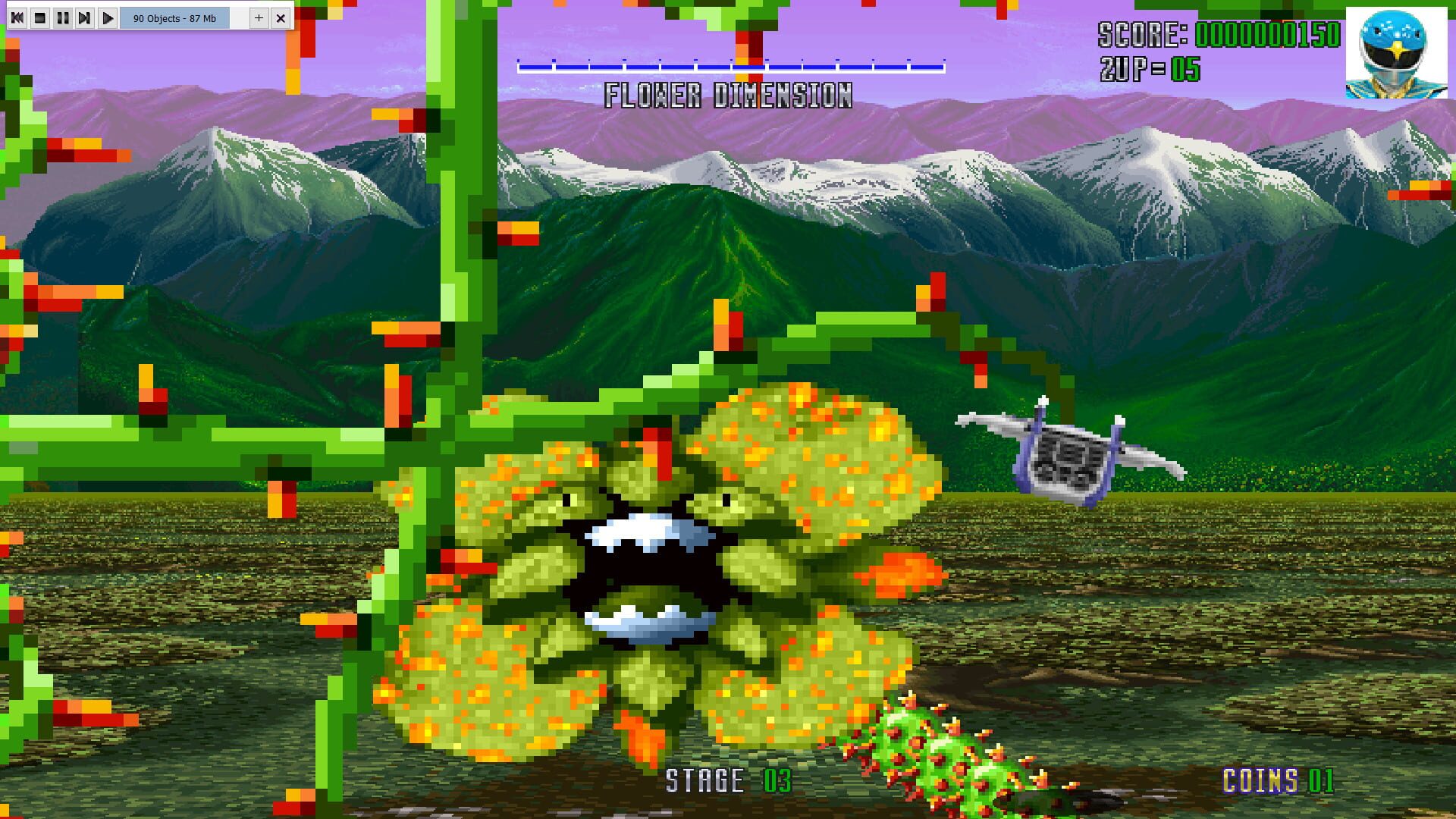Click the 'STAGE 03' label
The image size is (1456, 819).
(x=728, y=780)
